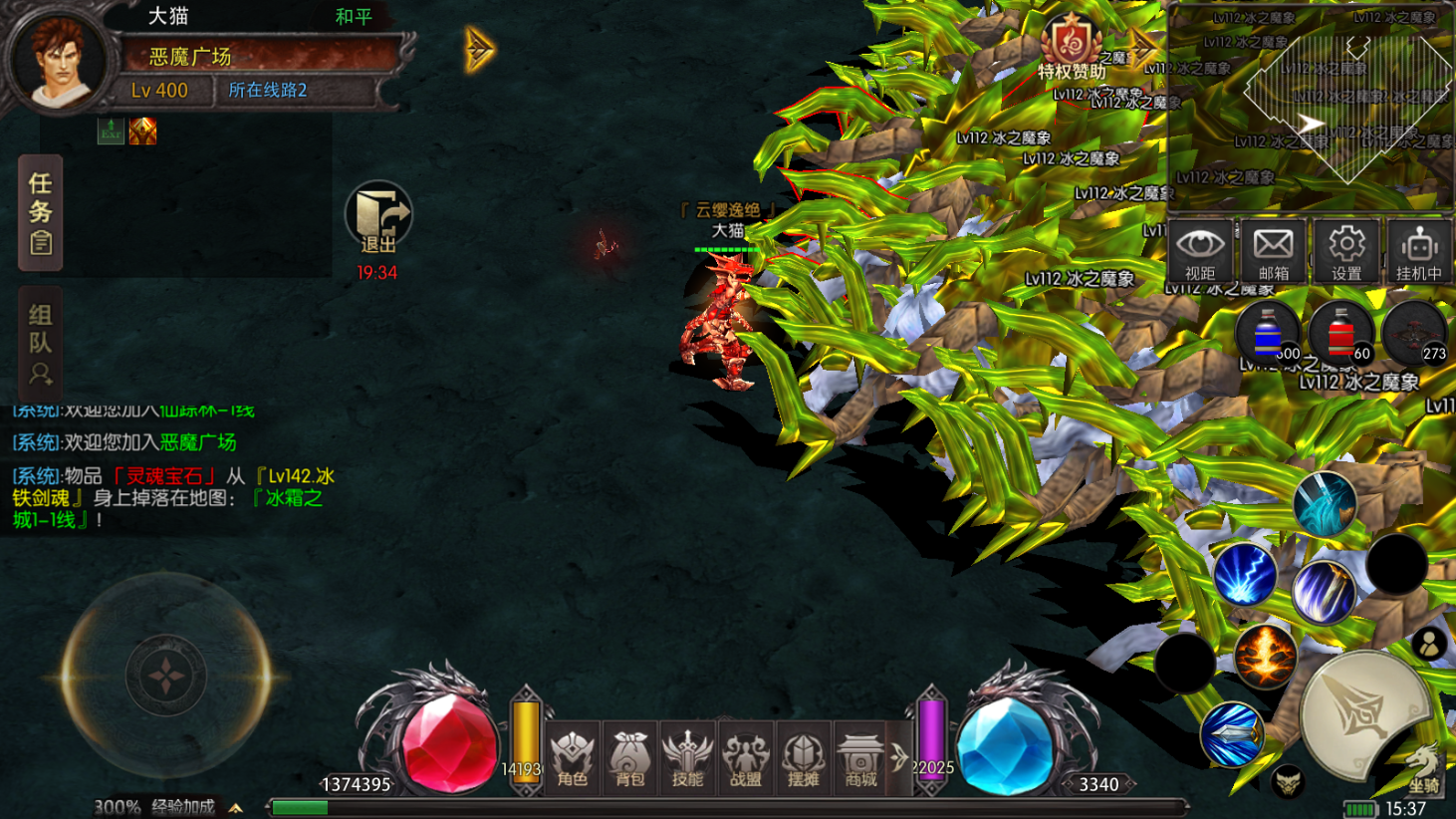The image size is (1456, 819).
Task: Open the 角色 character menu
Action: coord(573,757)
